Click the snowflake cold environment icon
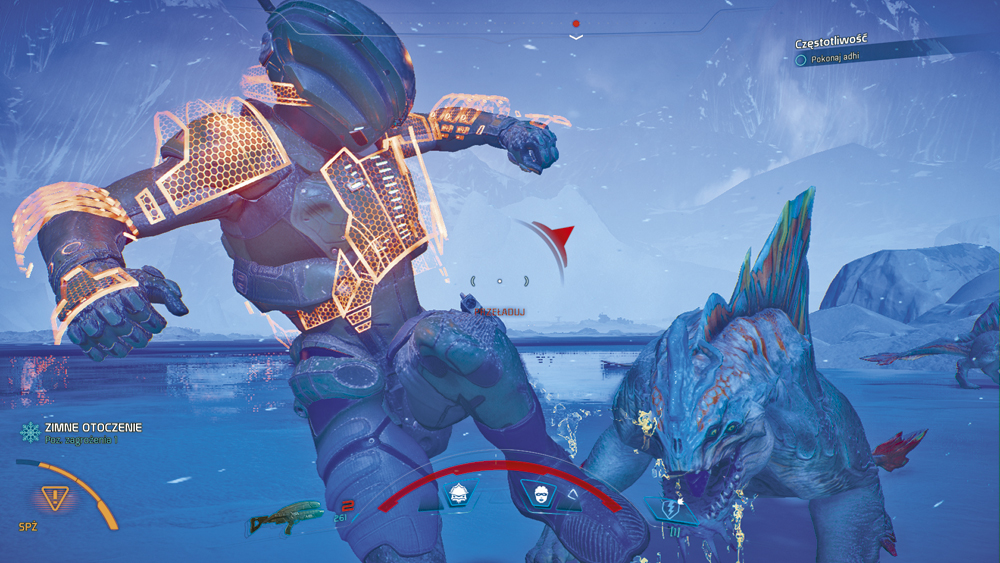 coord(30,432)
